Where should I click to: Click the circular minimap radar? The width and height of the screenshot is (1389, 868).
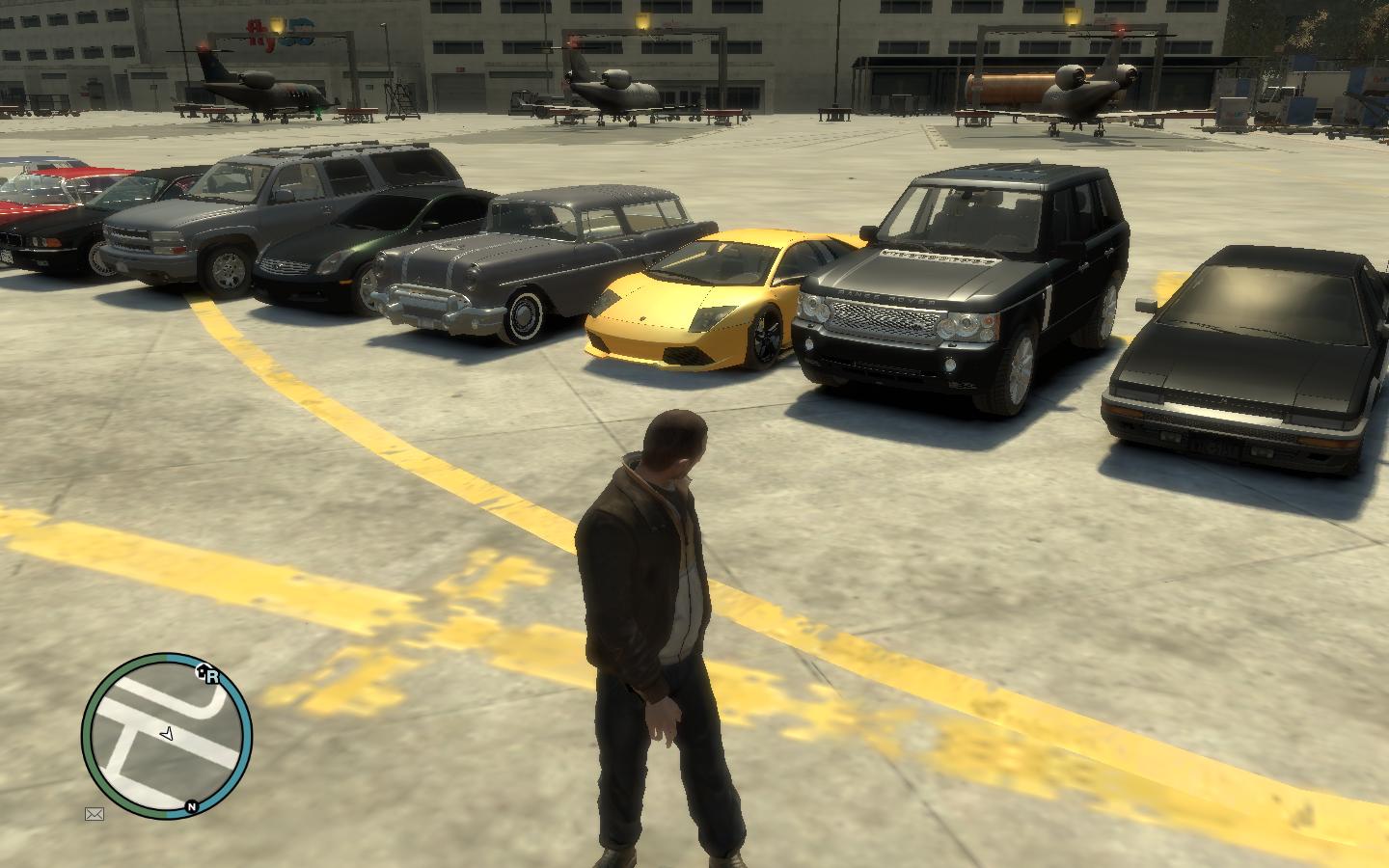167,737
